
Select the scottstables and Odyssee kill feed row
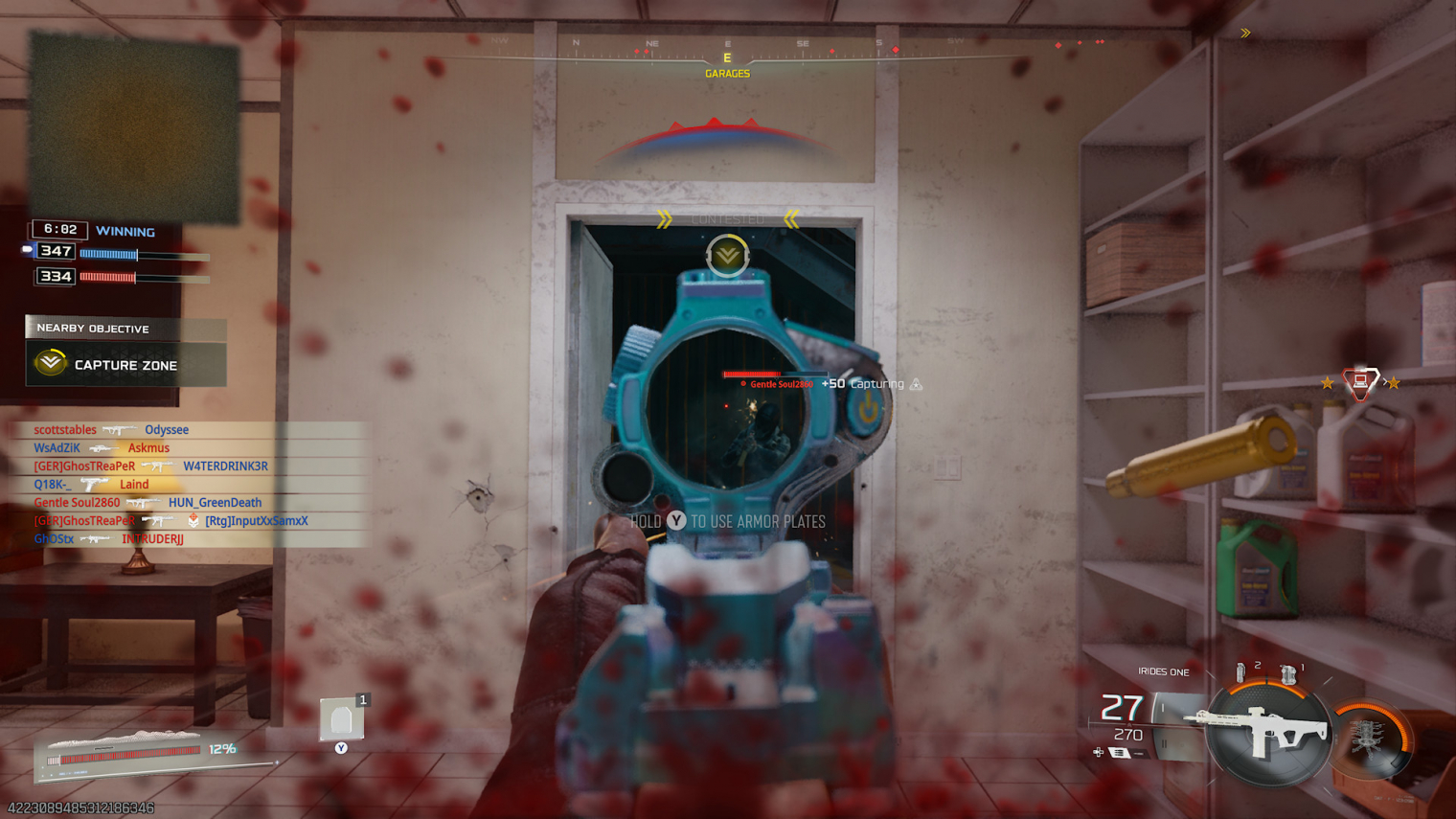(x=111, y=430)
